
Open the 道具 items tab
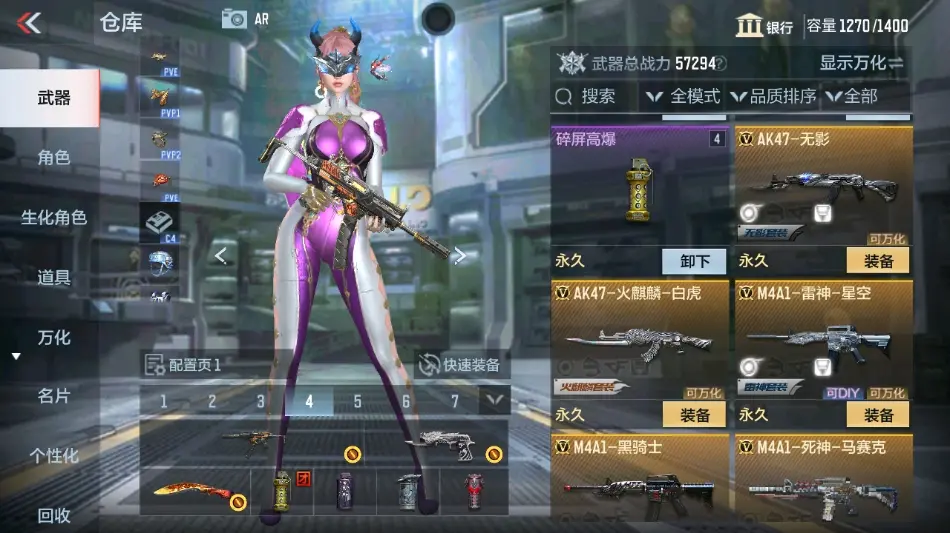[53, 277]
